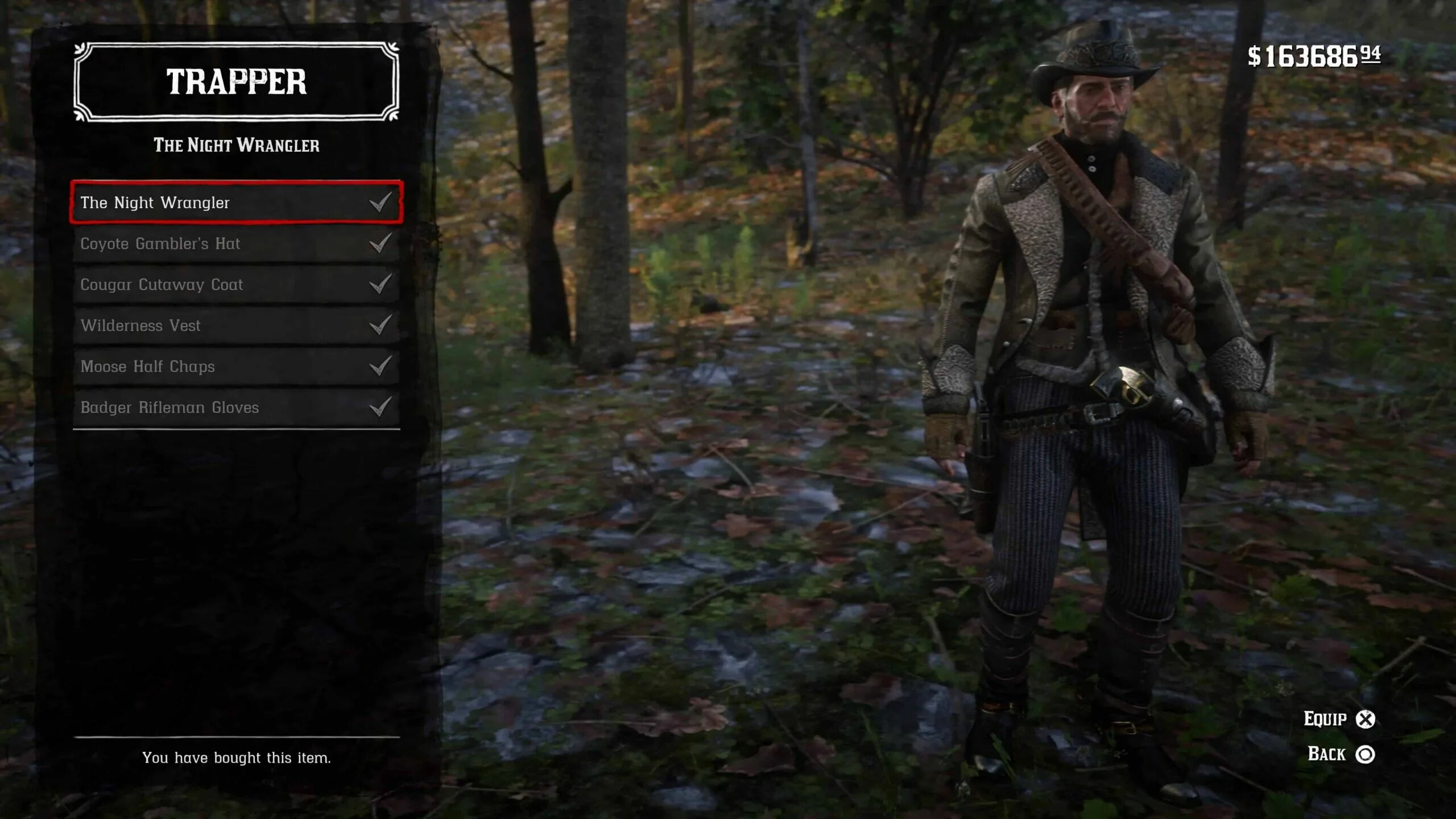Choose the Badger Rifleman Gloves item
Image resolution: width=1456 pixels, height=819 pixels.
(x=236, y=407)
